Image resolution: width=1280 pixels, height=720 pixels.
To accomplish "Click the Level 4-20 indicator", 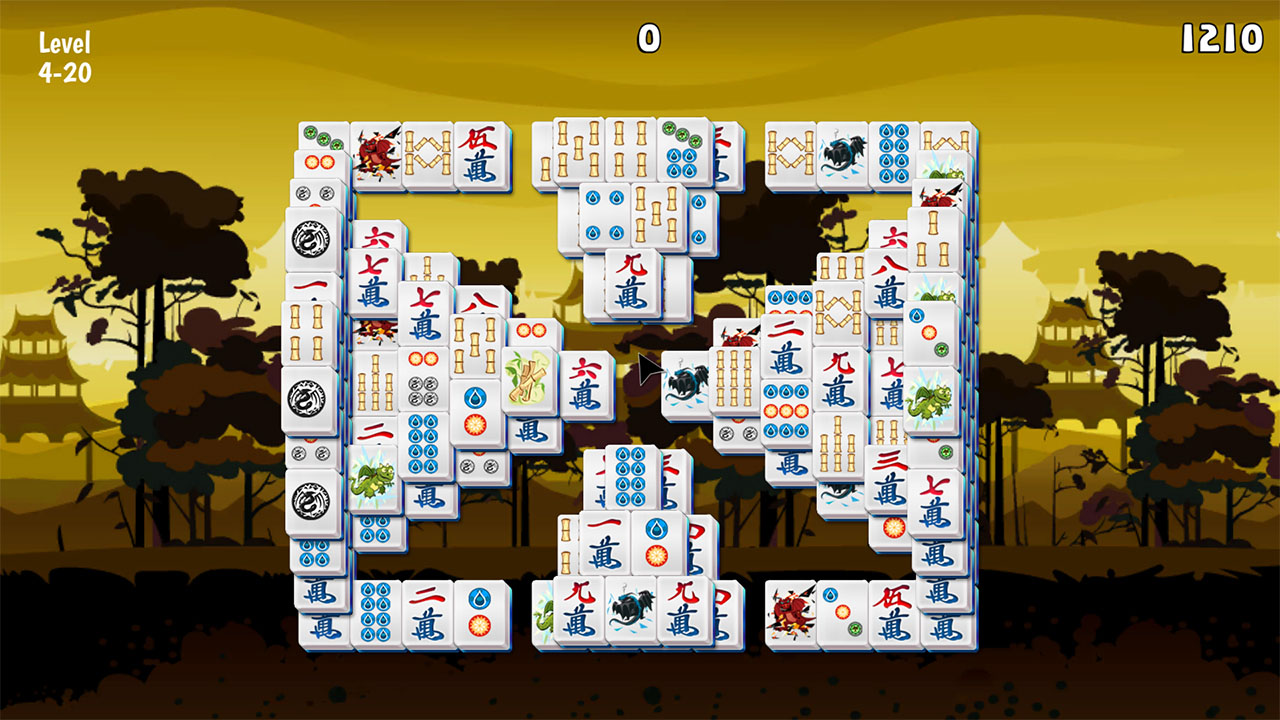I will point(63,55).
